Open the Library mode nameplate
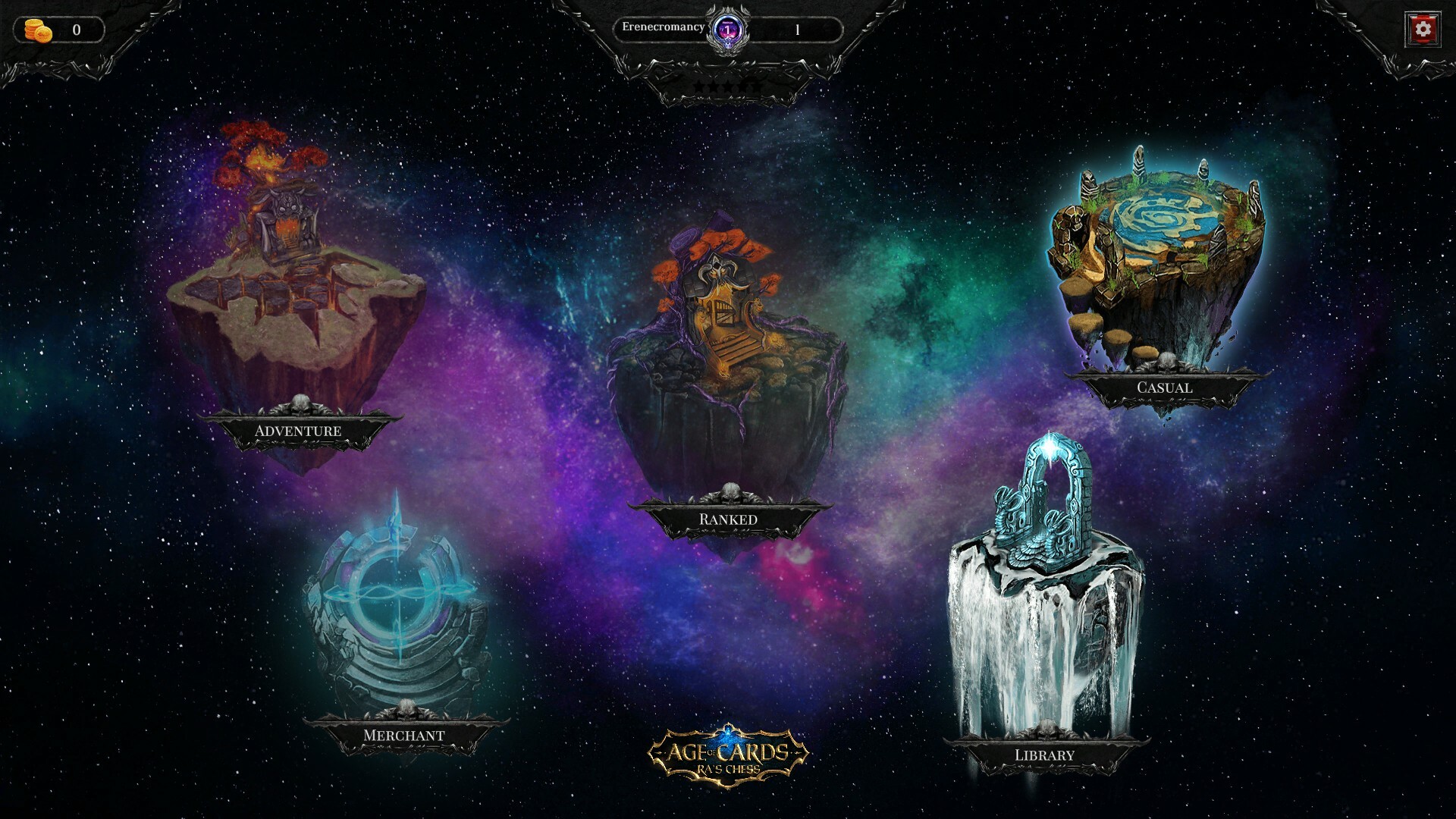 tap(1043, 755)
